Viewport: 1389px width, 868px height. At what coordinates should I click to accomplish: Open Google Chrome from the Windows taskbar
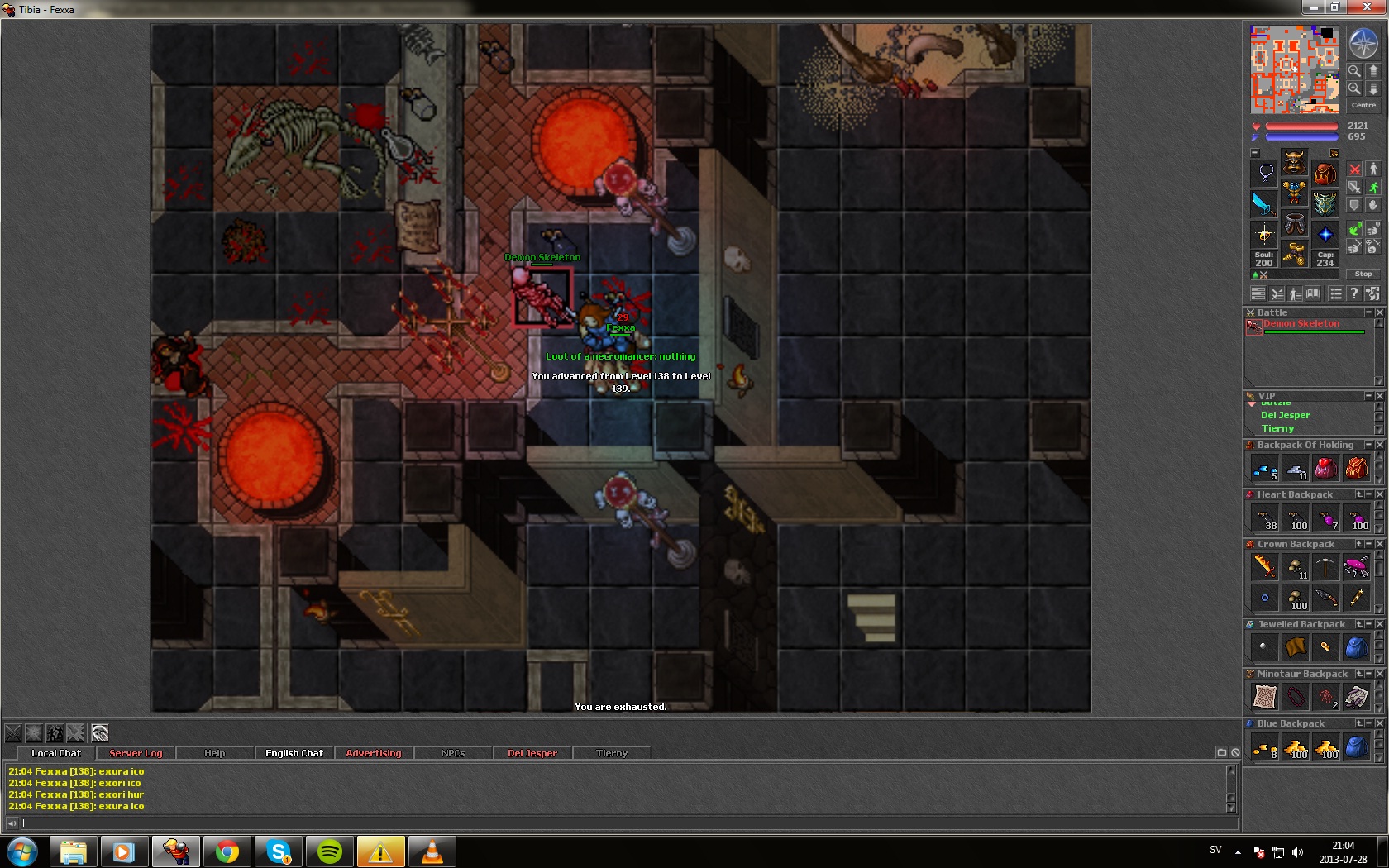[x=227, y=851]
